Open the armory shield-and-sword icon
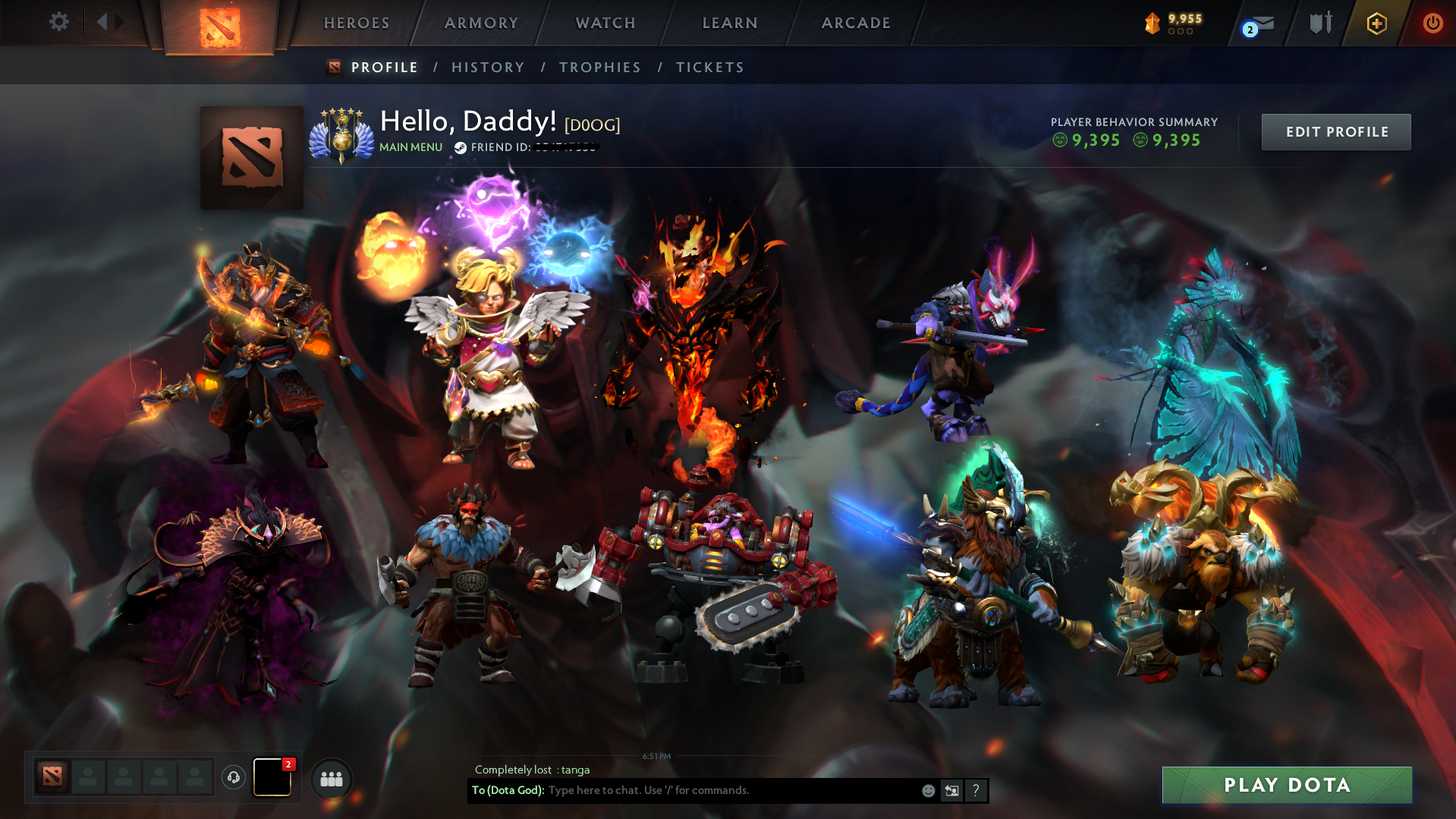1456x819 pixels. pyautogui.click(x=1319, y=23)
